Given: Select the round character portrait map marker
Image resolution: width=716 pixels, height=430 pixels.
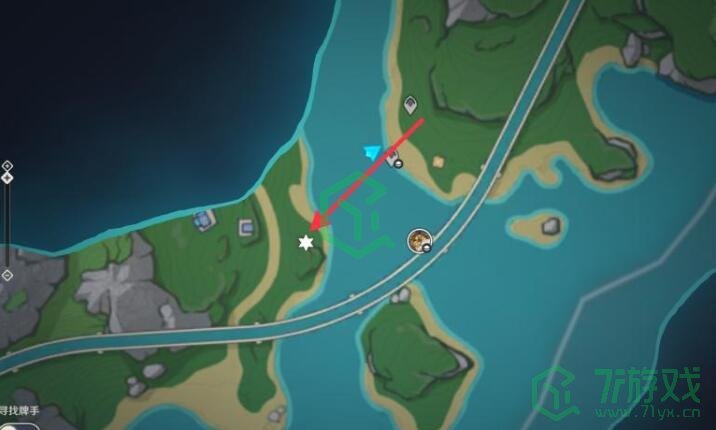Looking at the screenshot, I should pyautogui.click(x=419, y=240).
